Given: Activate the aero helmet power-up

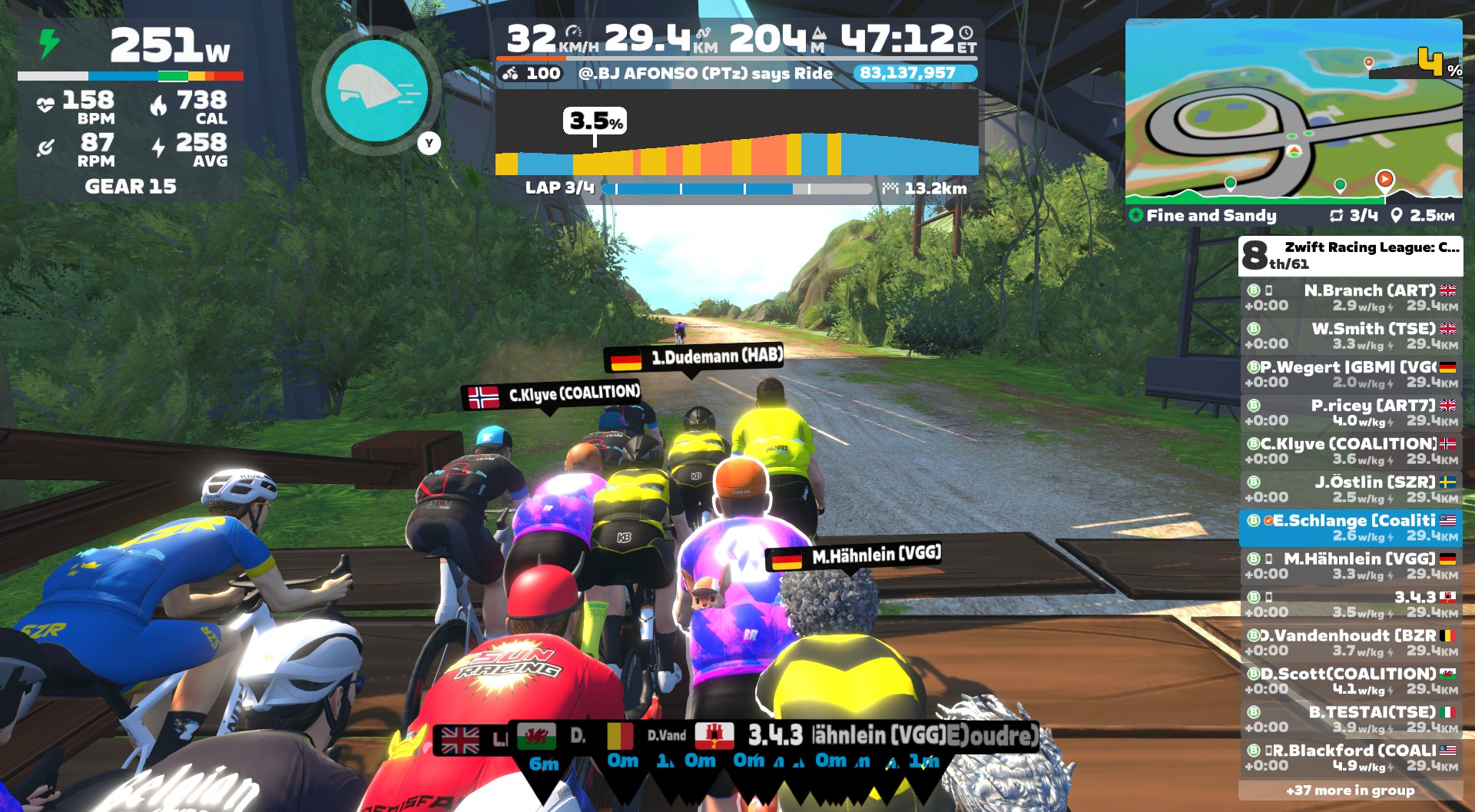Looking at the screenshot, I should click(376, 92).
